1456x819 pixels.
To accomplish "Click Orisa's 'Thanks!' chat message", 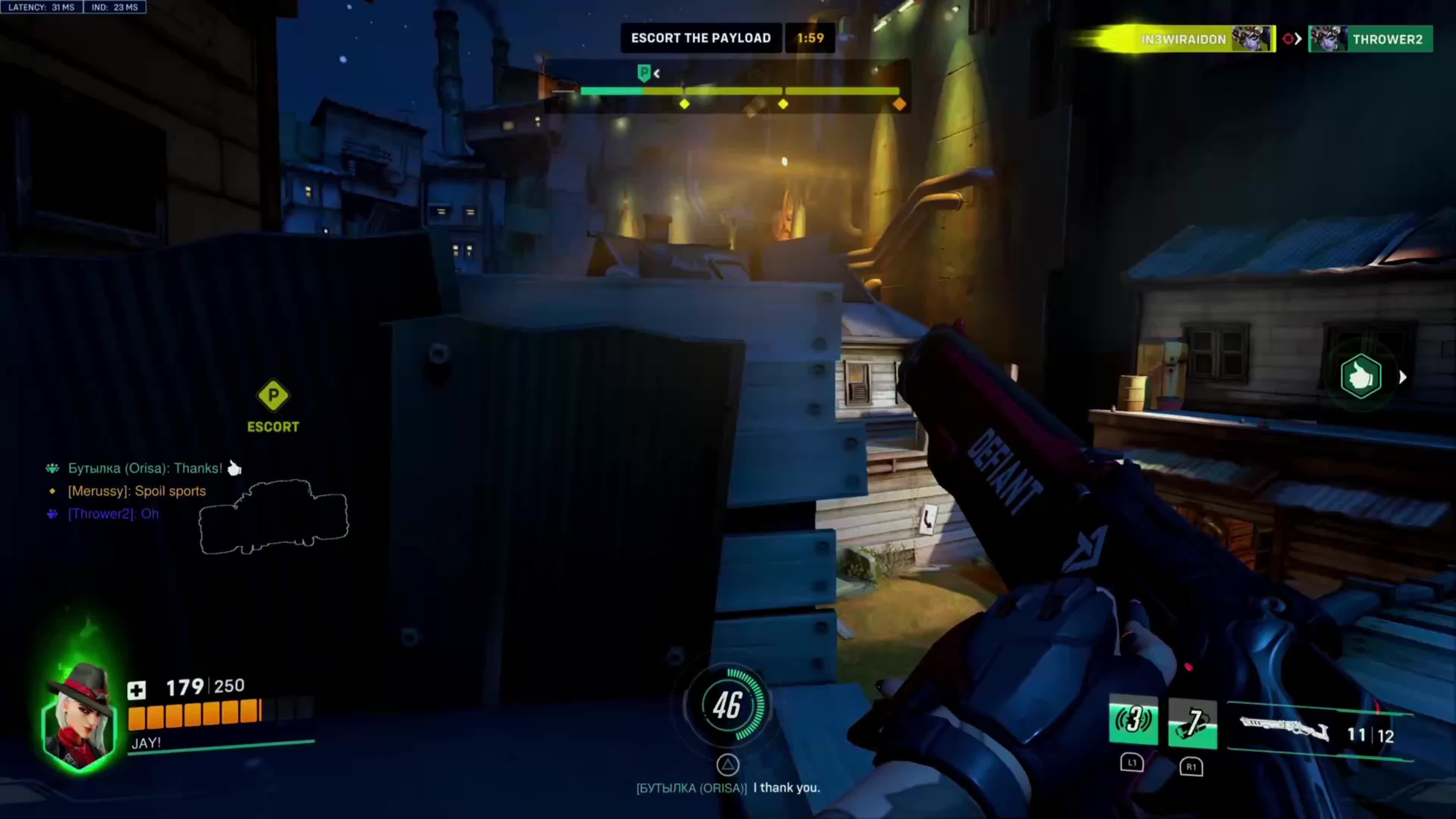I will (x=145, y=469).
